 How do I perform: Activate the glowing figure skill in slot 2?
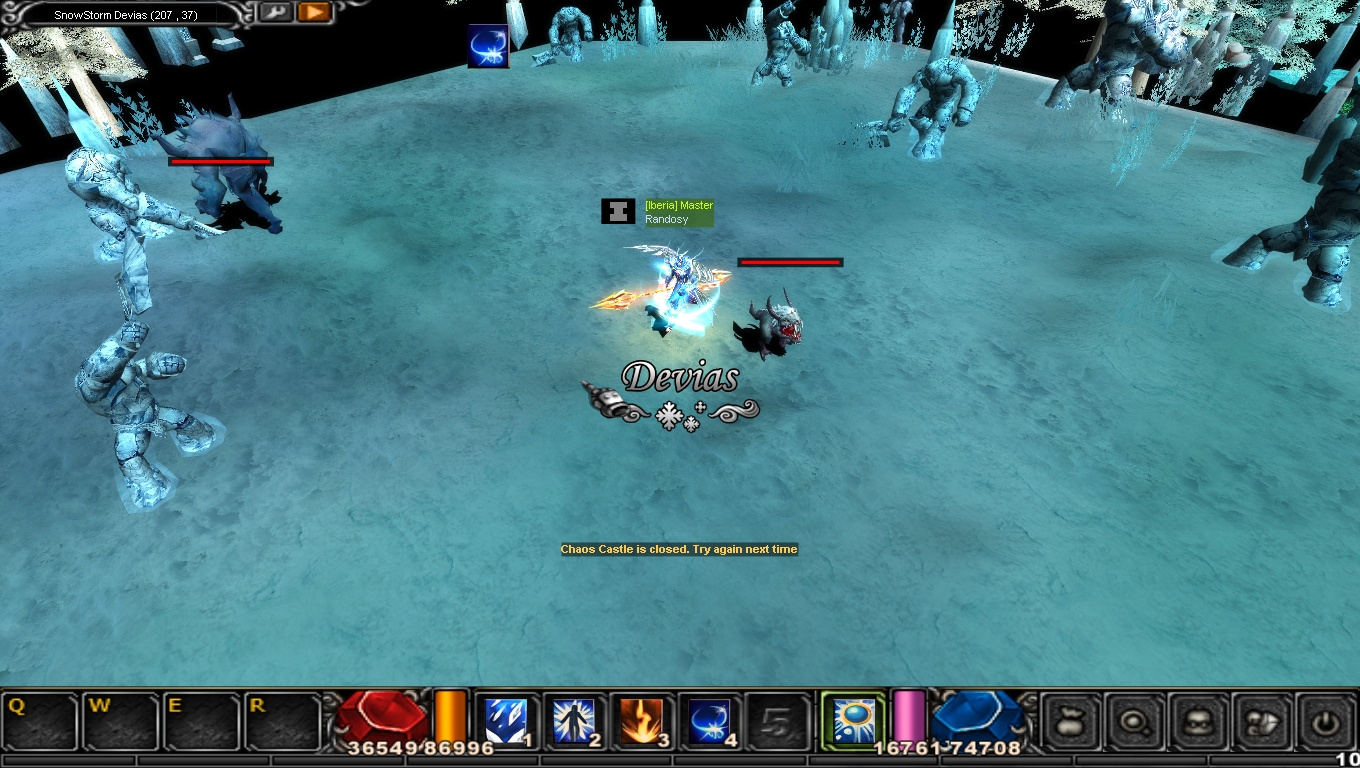574,721
